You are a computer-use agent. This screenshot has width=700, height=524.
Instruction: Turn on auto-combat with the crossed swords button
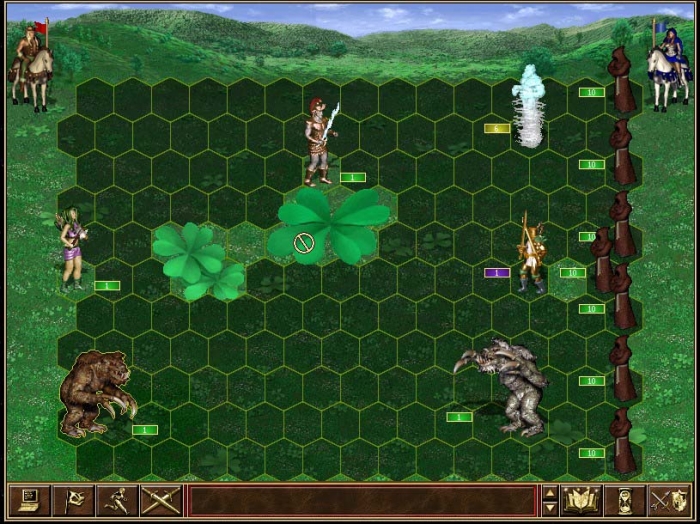click(x=159, y=499)
